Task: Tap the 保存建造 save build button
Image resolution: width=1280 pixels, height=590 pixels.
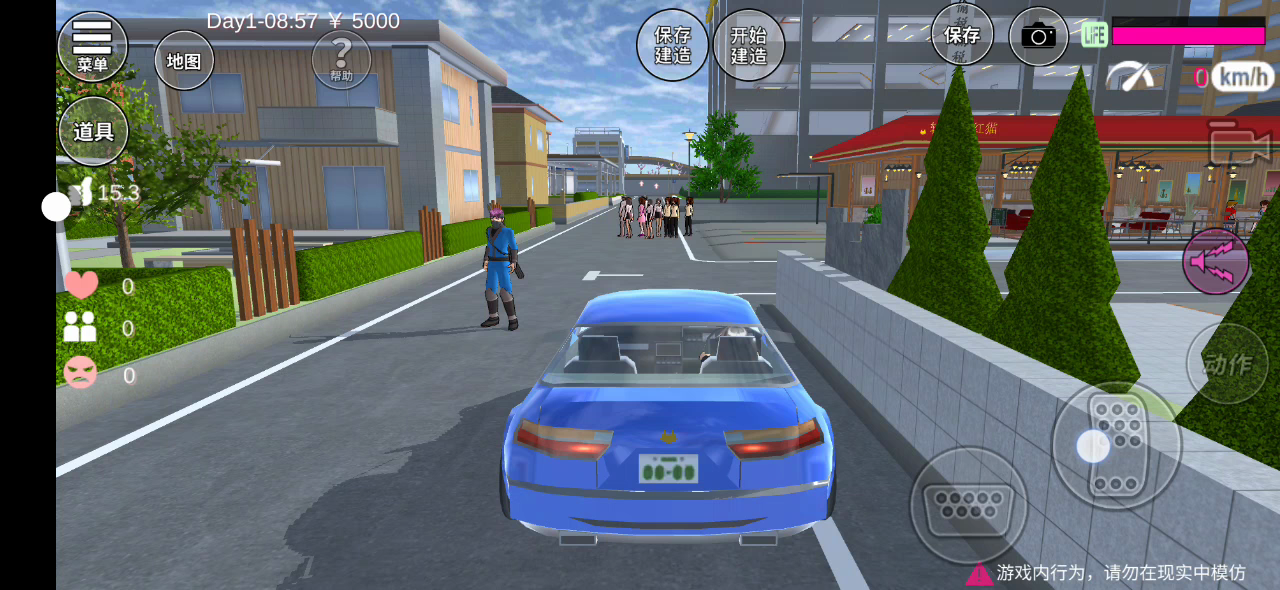Action: pos(673,45)
